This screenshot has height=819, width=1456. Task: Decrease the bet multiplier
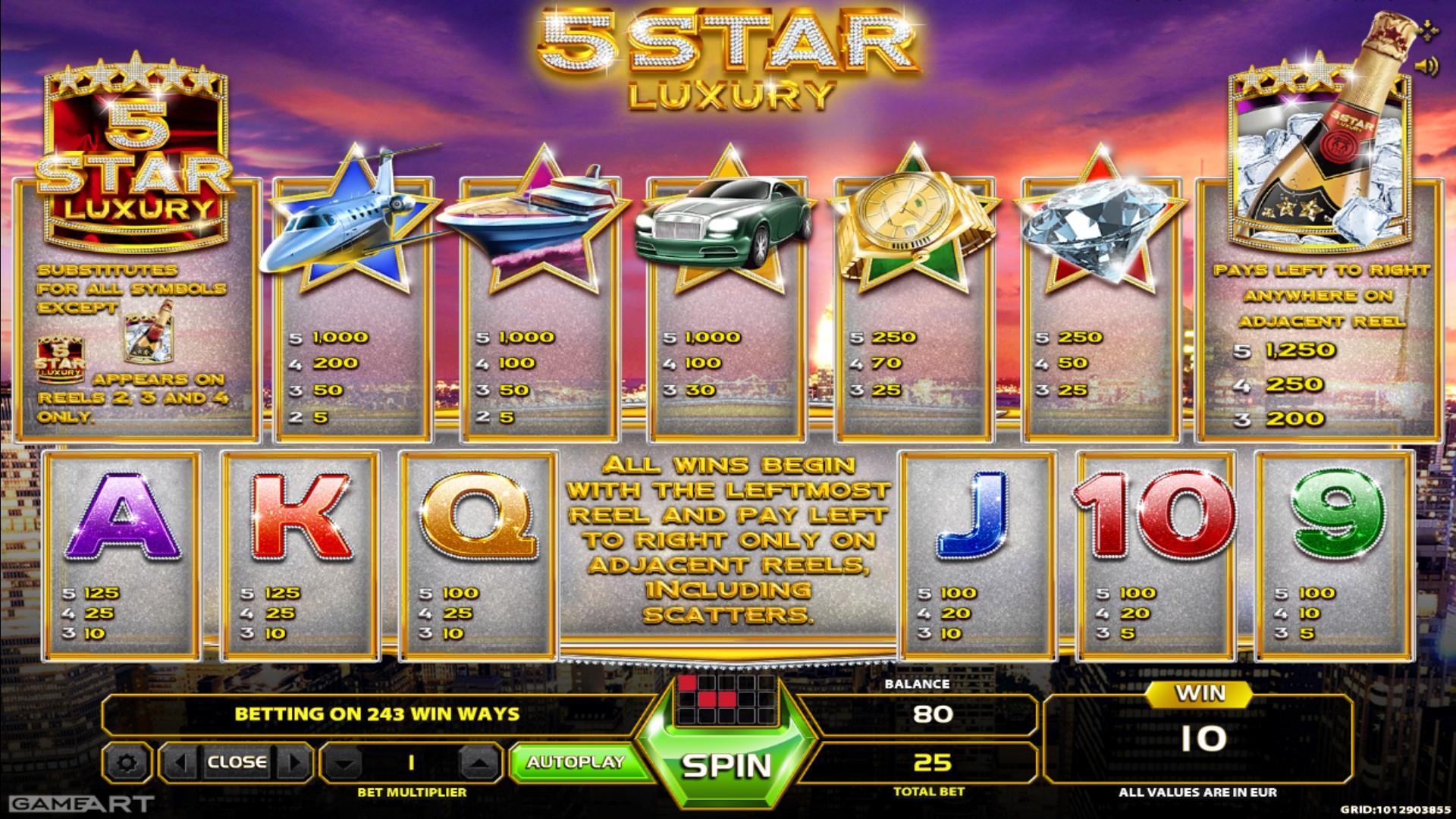coord(344,763)
